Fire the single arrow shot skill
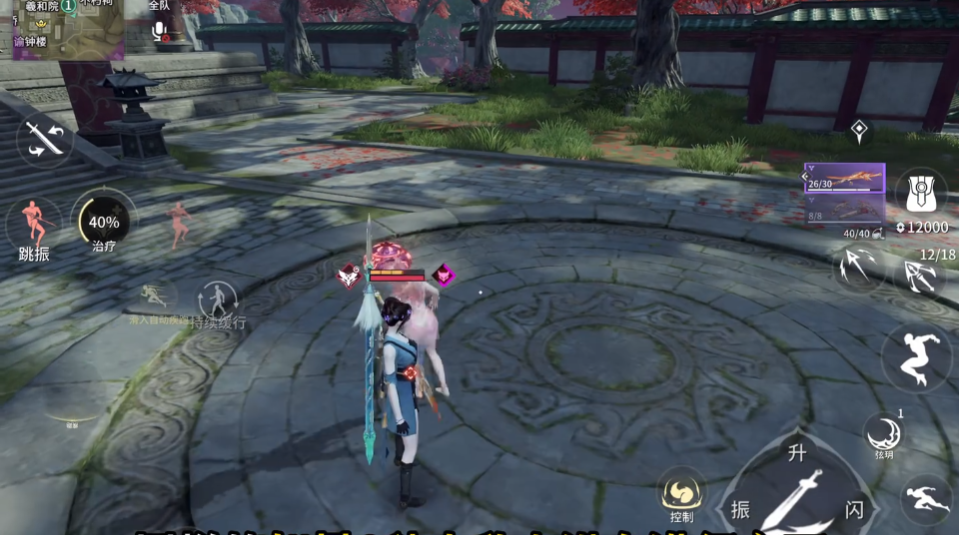The width and height of the screenshot is (959, 535). (857, 266)
